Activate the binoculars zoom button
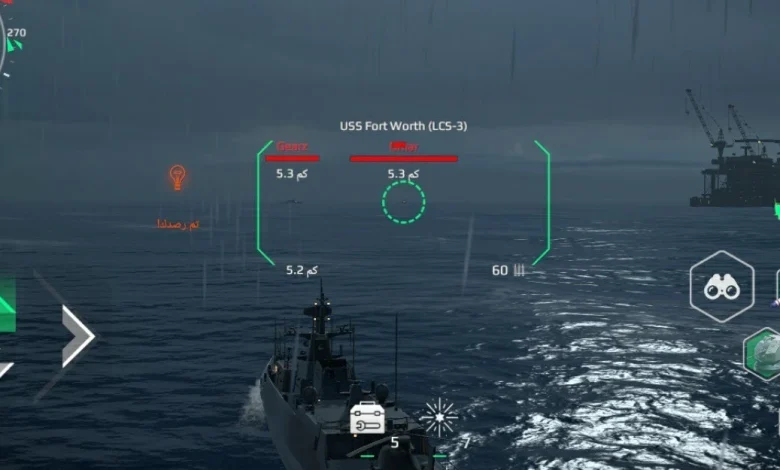 (721, 287)
